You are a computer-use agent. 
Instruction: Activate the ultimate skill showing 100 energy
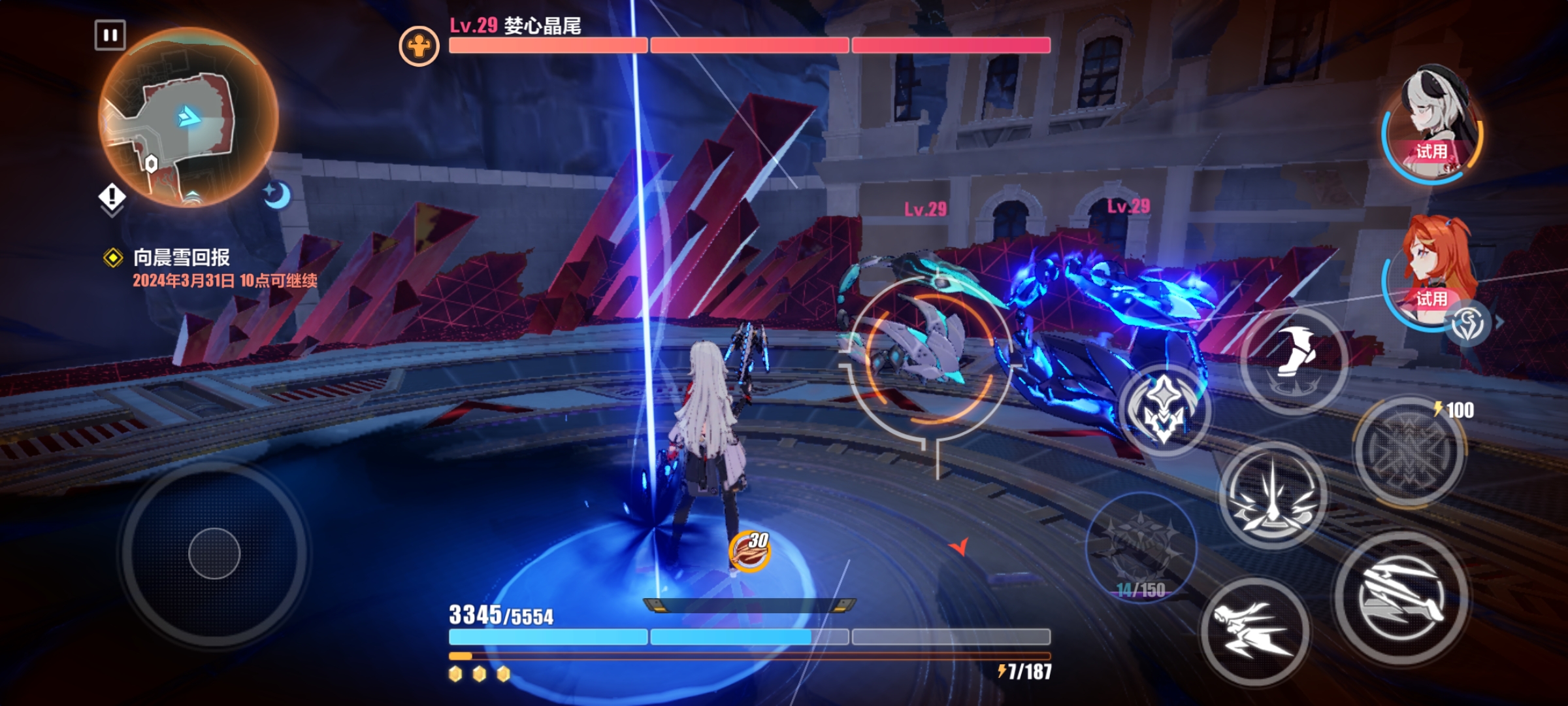point(1409,451)
